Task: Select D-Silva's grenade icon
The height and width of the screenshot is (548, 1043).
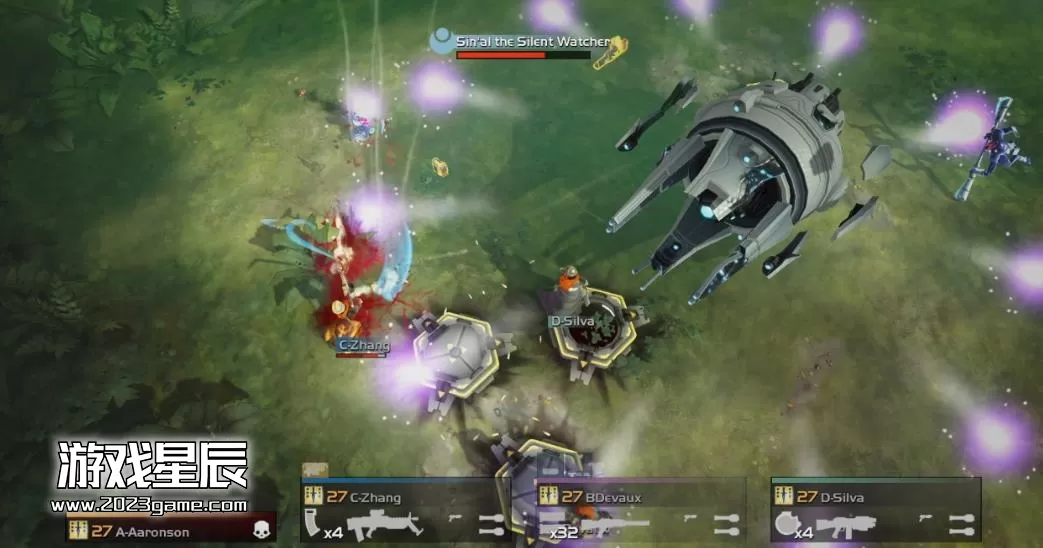Action: [787, 523]
